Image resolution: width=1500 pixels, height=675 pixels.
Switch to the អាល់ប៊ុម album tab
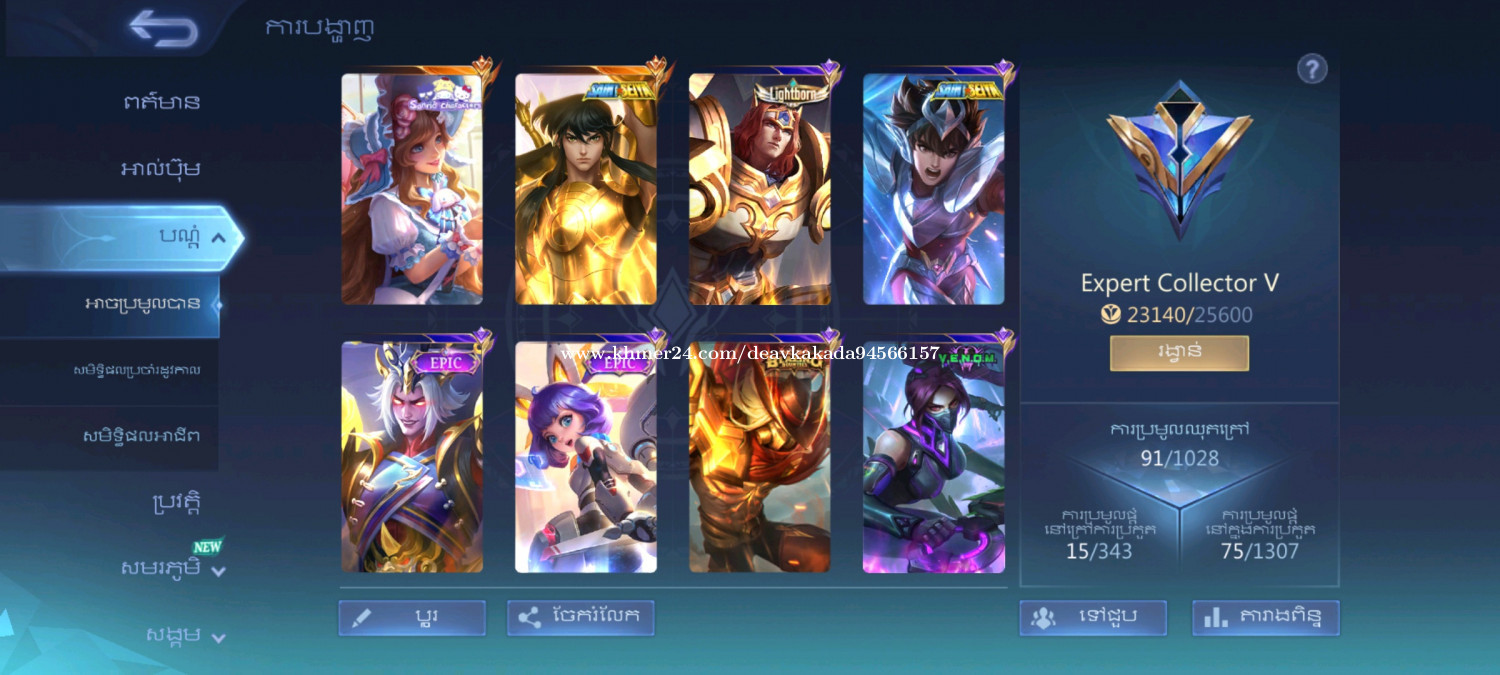coord(160,168)
